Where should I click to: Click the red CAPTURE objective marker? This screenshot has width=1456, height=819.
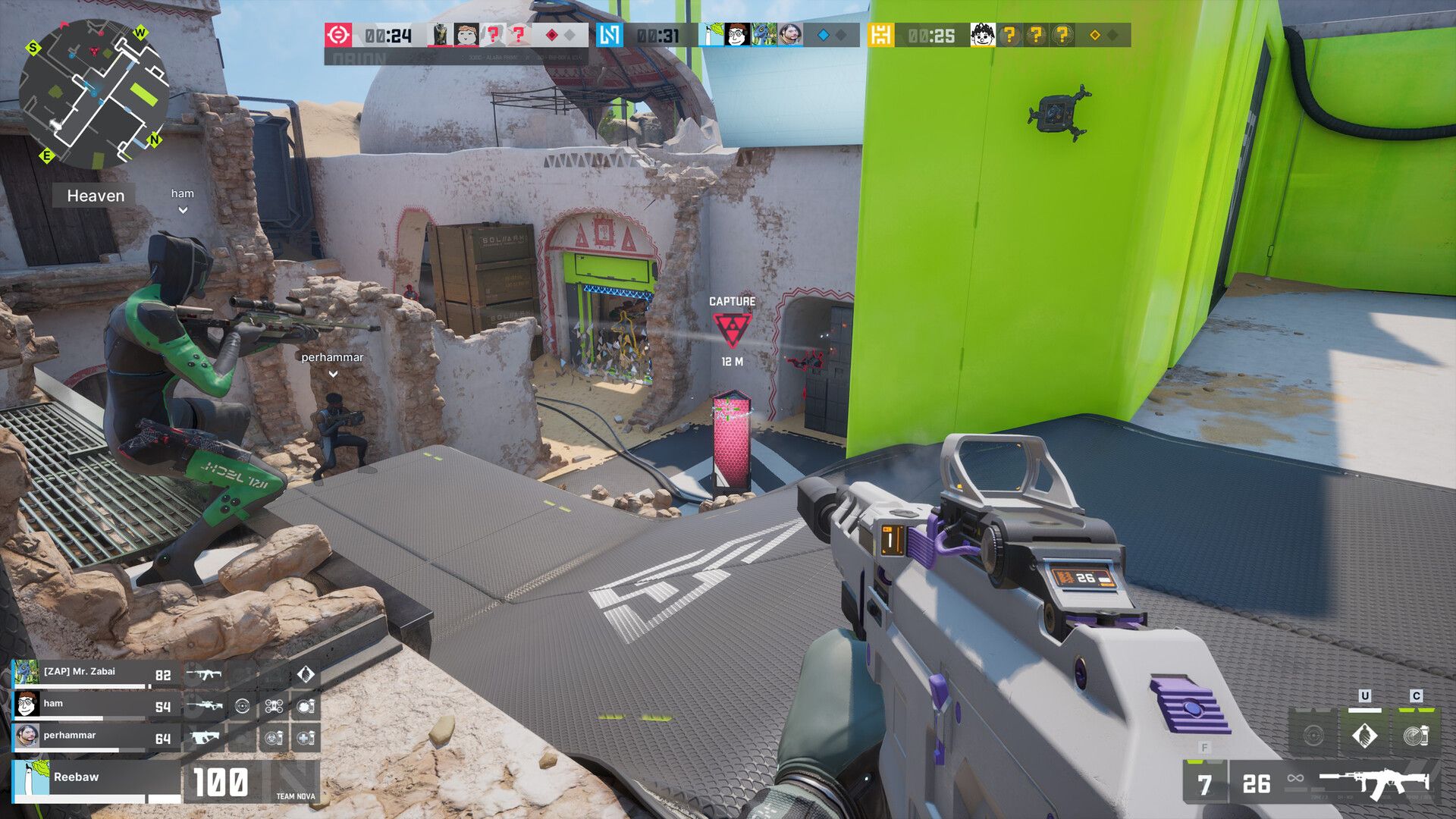click(x=732, y=329)
